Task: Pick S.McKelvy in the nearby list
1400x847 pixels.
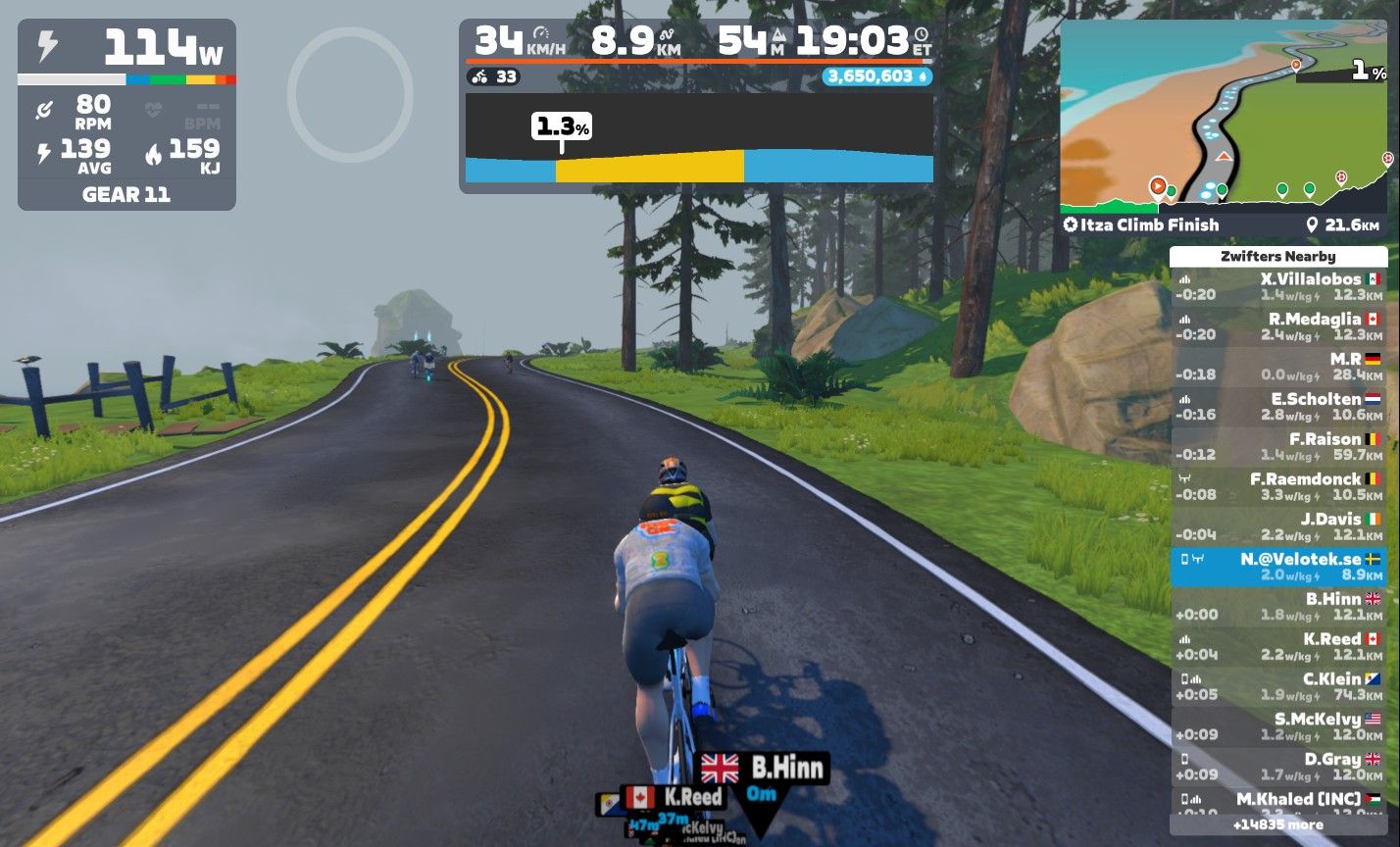Action: click(1278, 726)
